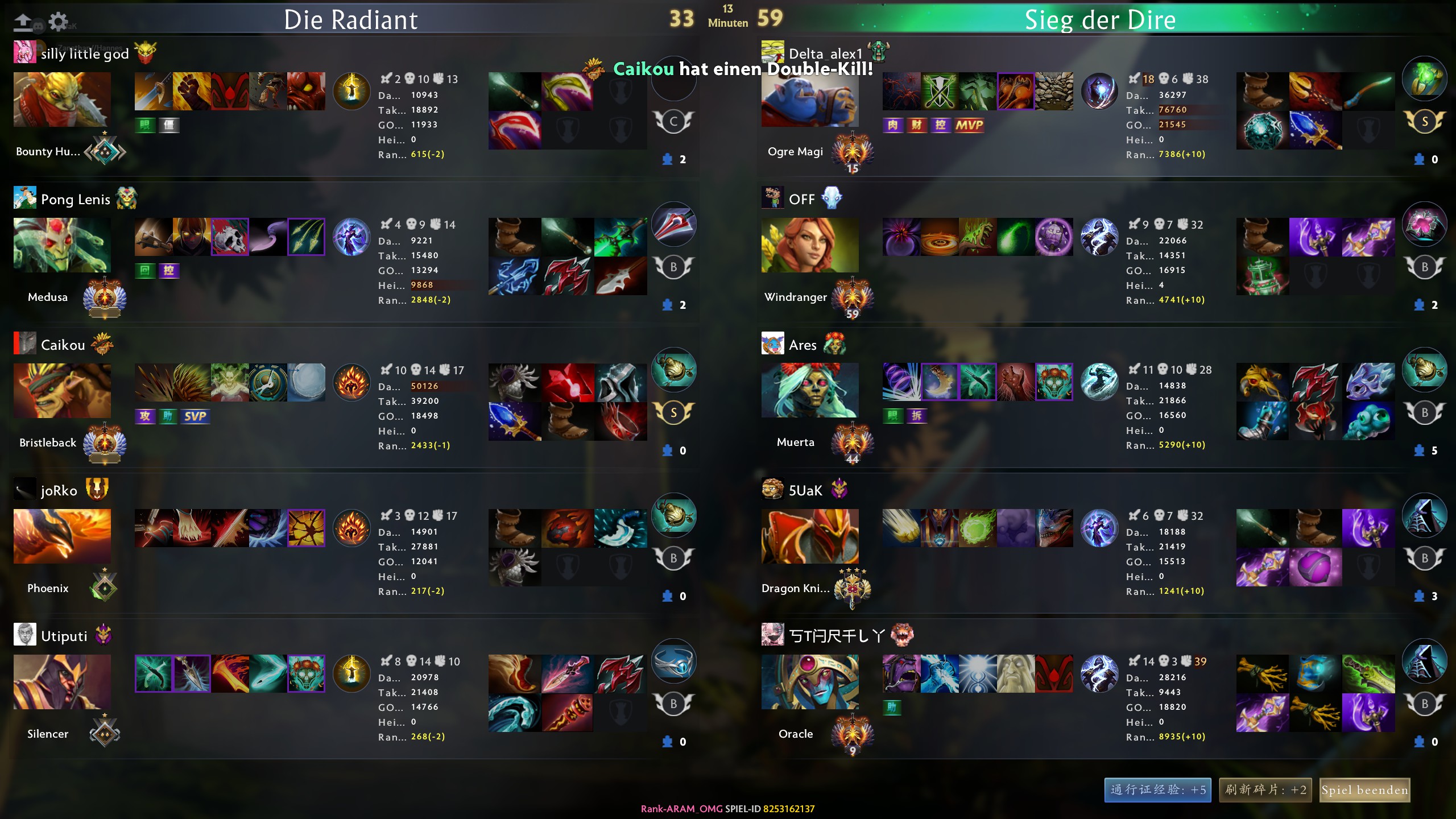Select the Oracle hero portrait

[810, 682]
